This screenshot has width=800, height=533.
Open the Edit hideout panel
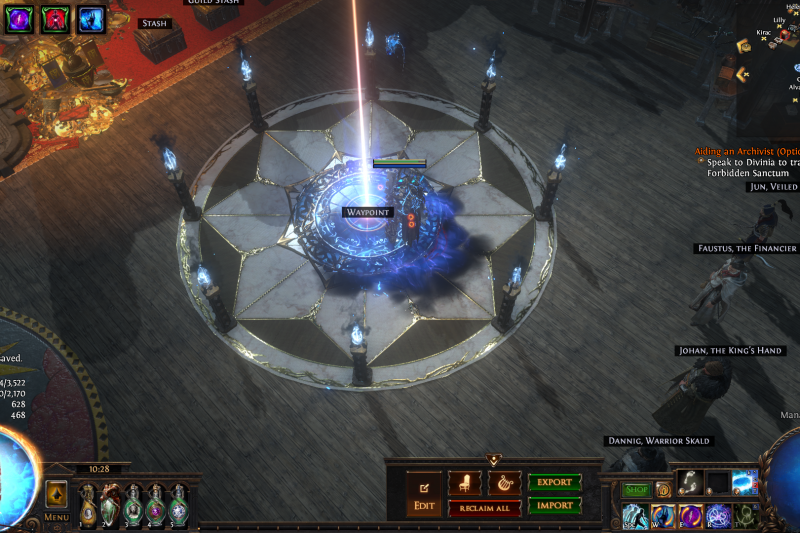424,495
